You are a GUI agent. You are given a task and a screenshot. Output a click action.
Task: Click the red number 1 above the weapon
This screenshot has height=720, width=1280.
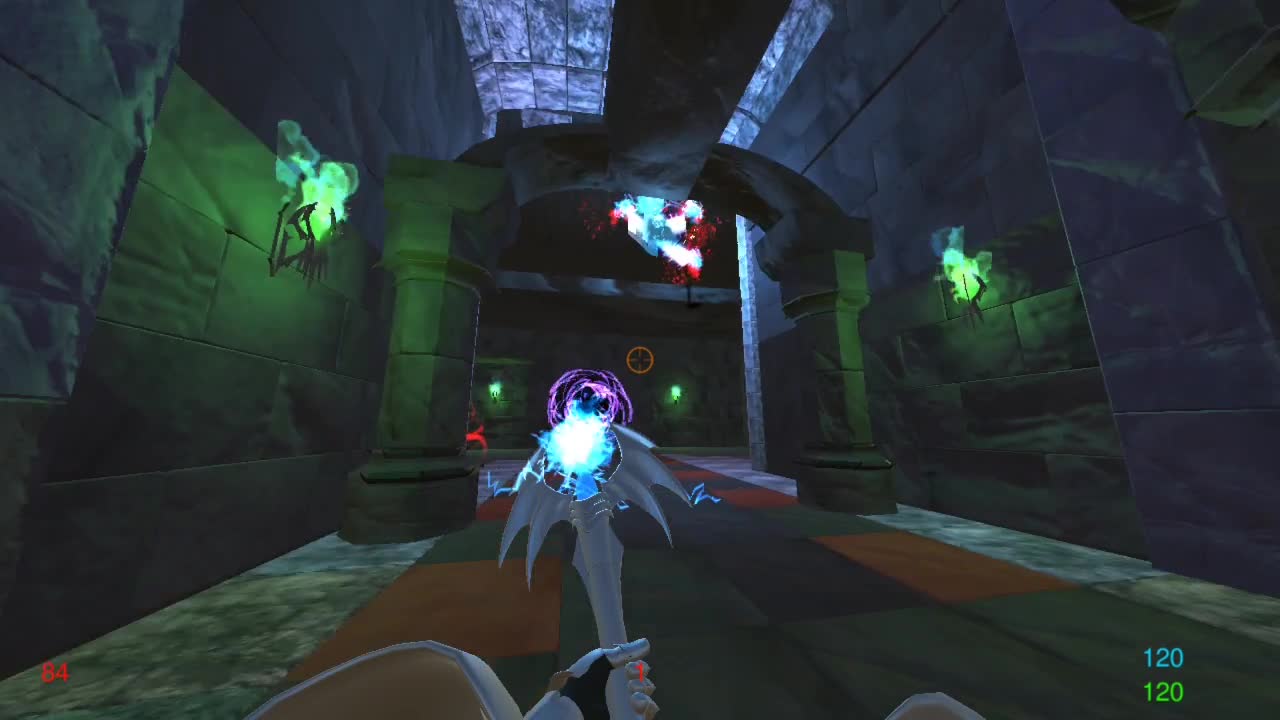[x=640, y=673]
